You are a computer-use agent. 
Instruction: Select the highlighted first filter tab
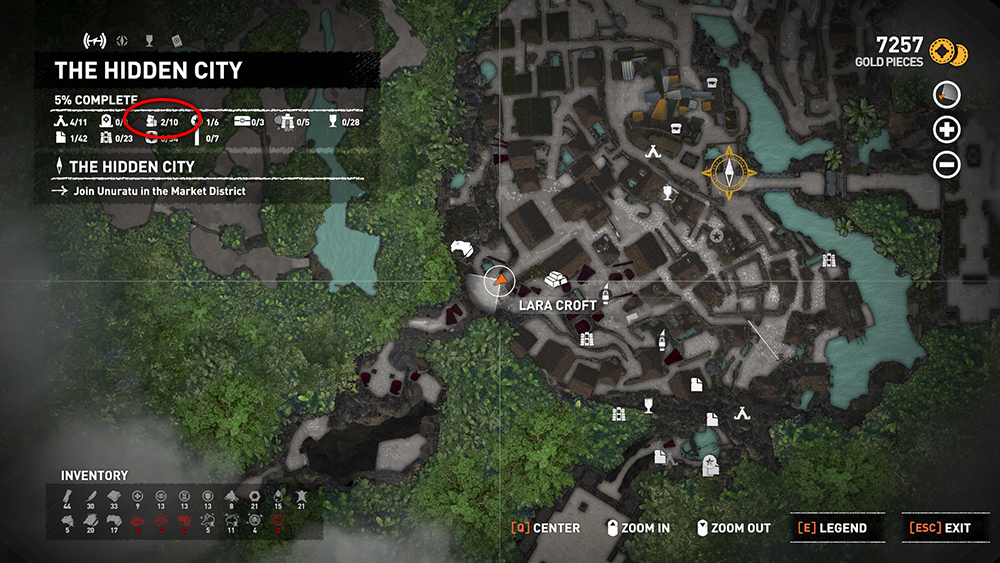pyautogui.click(x=95, y=41)
